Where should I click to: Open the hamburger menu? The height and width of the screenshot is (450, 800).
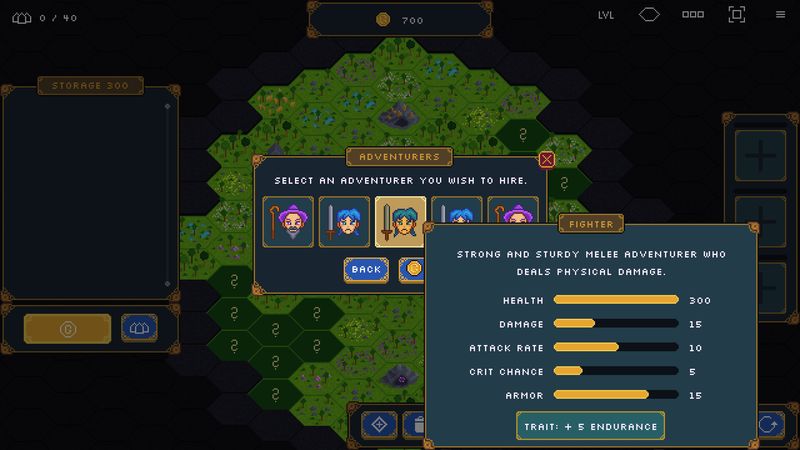pyautogui.click(x=780, y=15)
